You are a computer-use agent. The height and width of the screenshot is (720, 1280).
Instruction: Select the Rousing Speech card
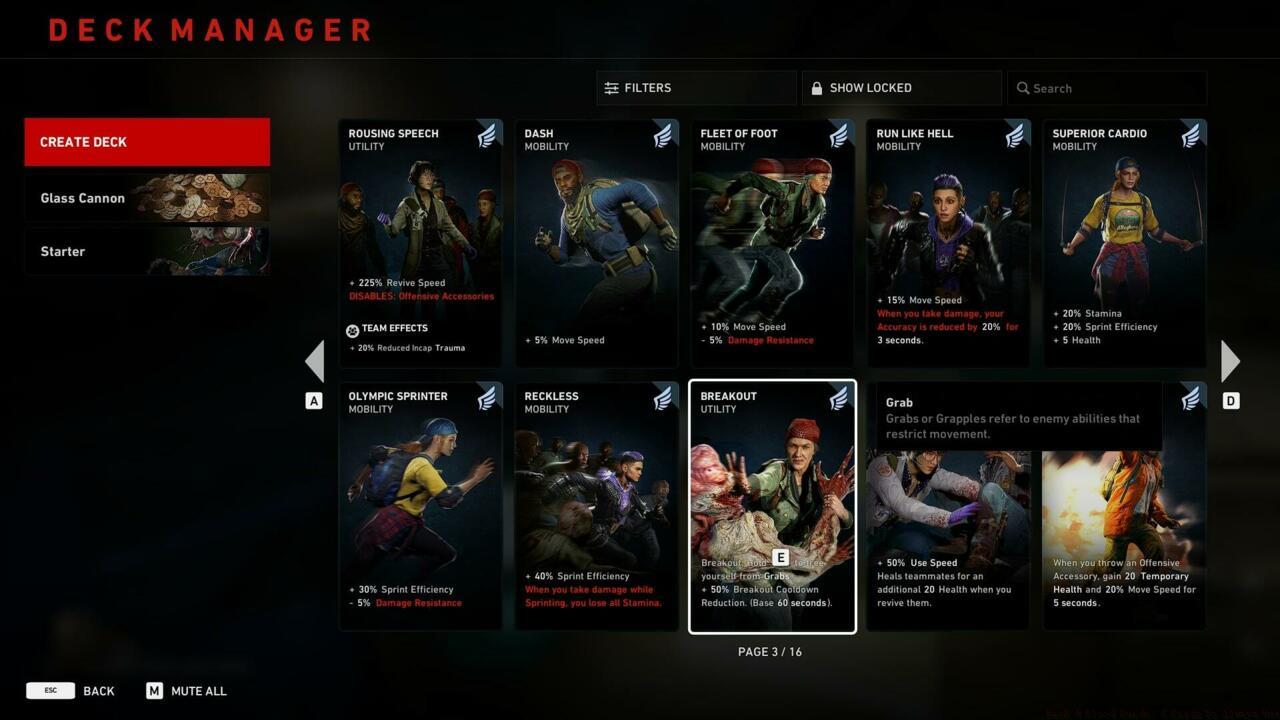420,243
